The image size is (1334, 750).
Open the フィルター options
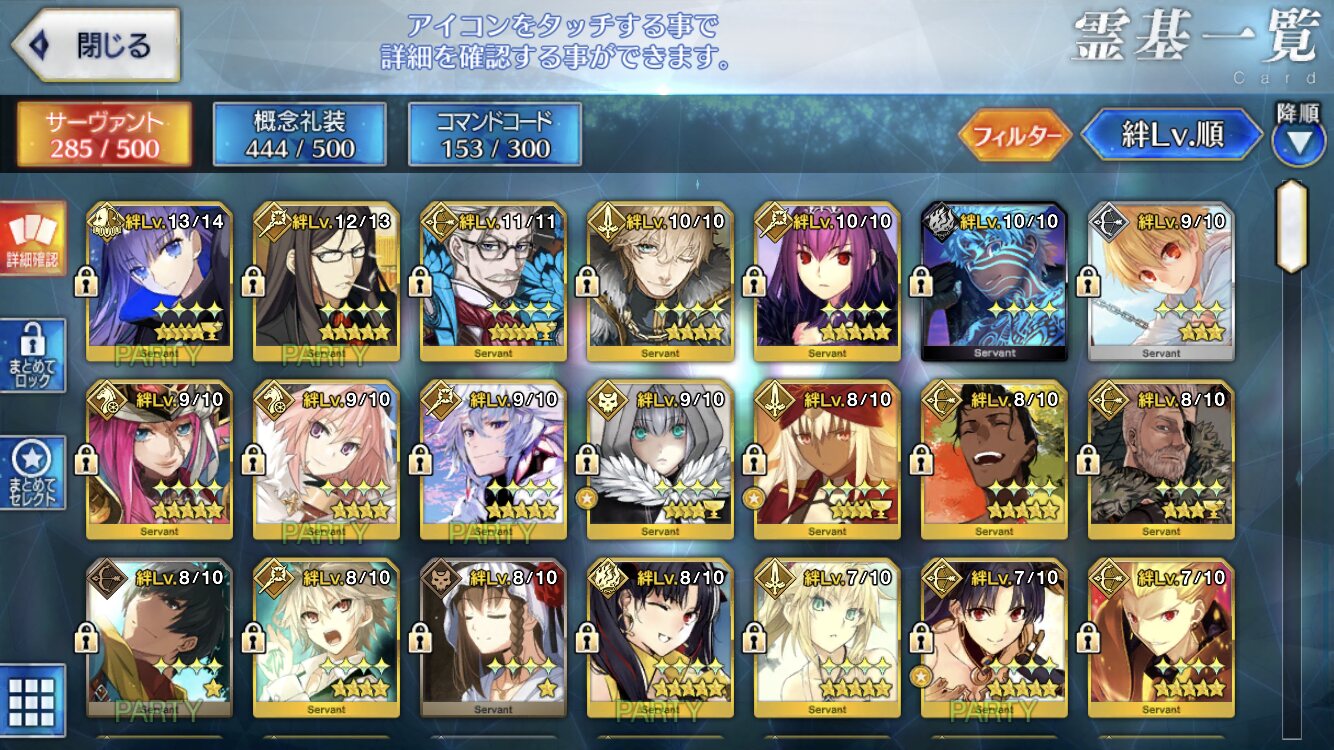(1014, 135)
